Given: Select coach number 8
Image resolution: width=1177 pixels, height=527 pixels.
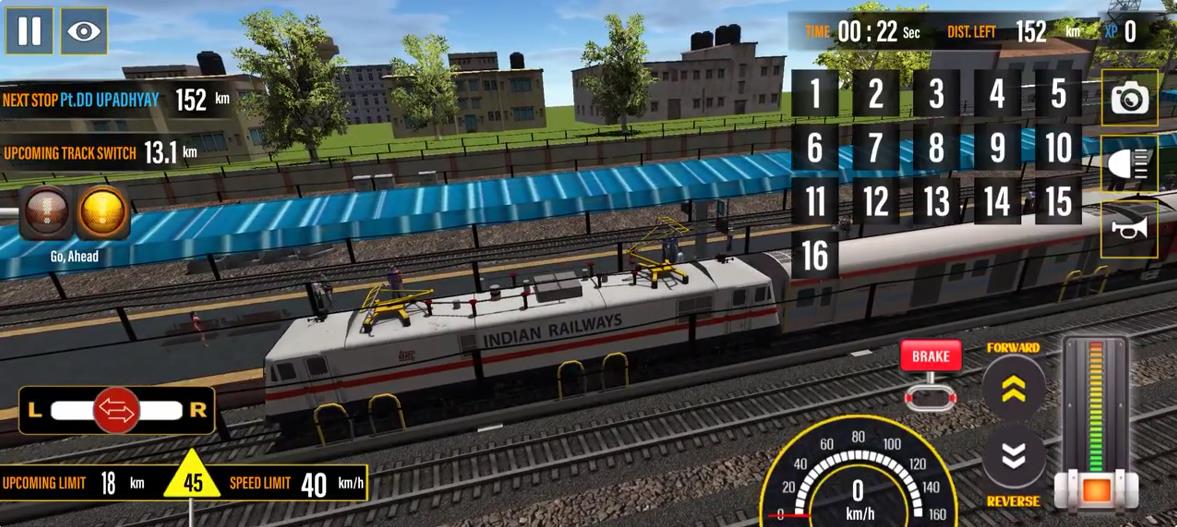Looking at the screenshot, I should (x=936, y=149).
